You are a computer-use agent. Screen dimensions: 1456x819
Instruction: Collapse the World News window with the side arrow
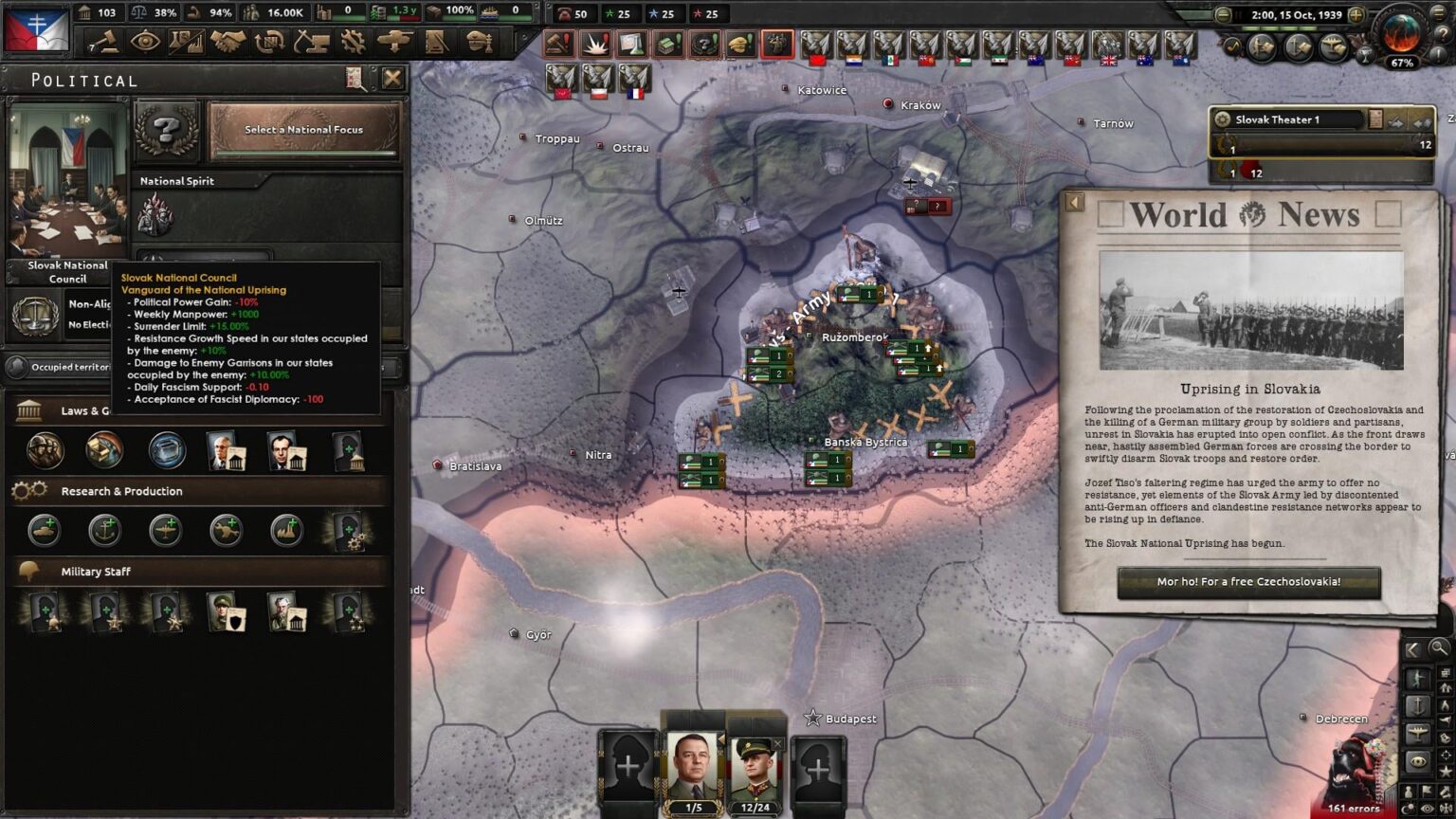[x=1074, y=201]
